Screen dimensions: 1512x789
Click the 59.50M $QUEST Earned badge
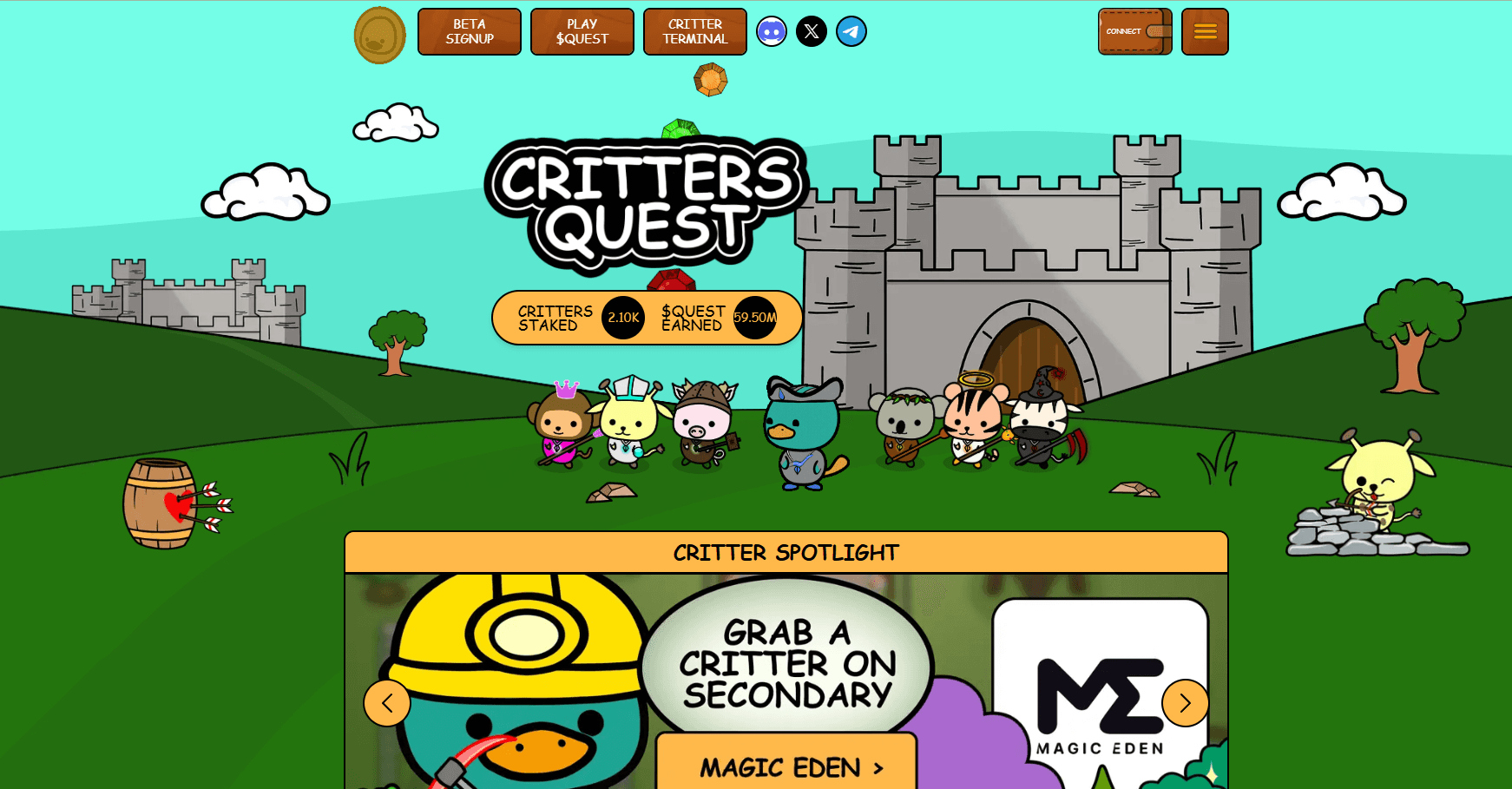point(753,318)
